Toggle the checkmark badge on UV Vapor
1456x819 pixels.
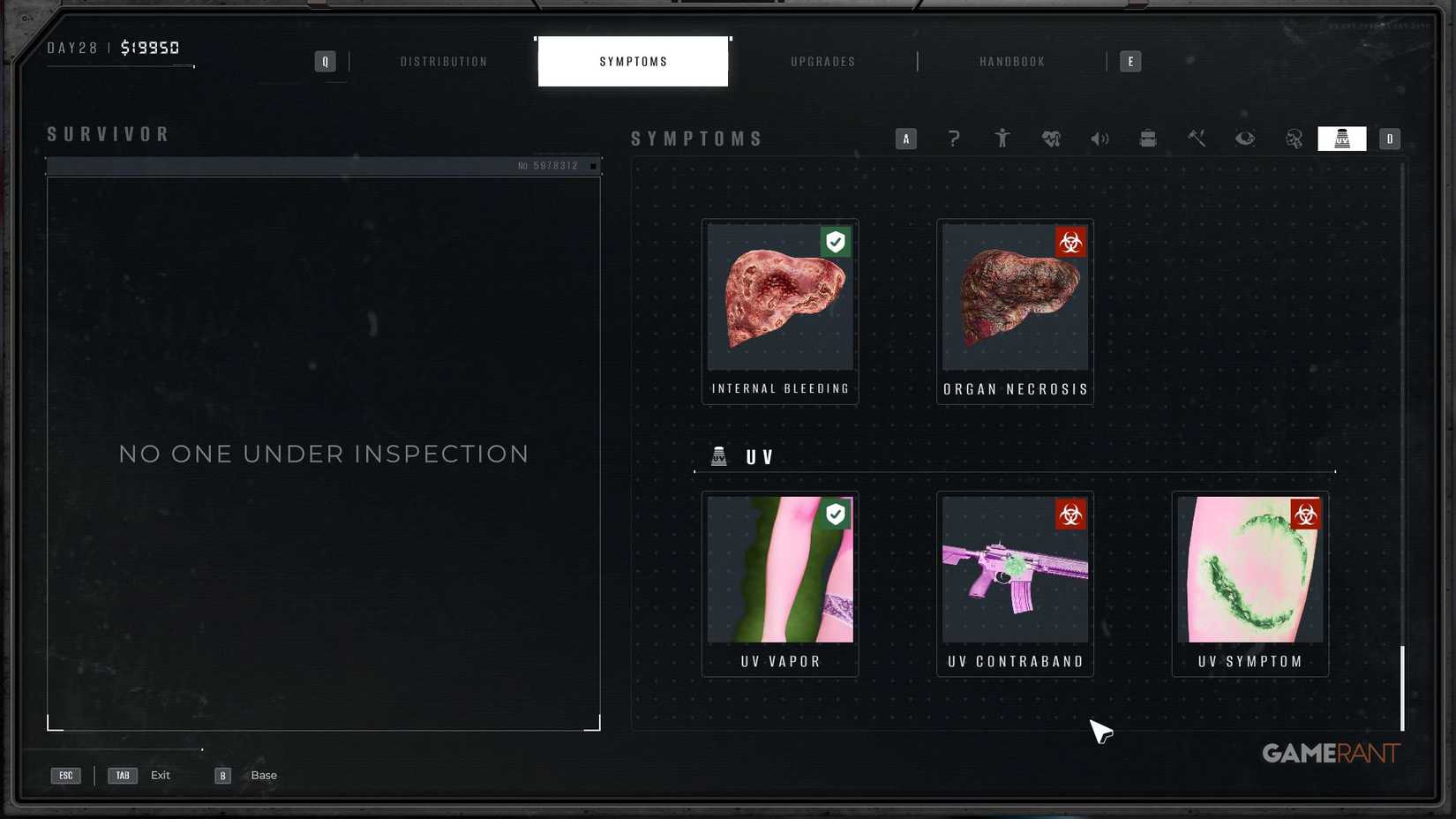(835, 514)
